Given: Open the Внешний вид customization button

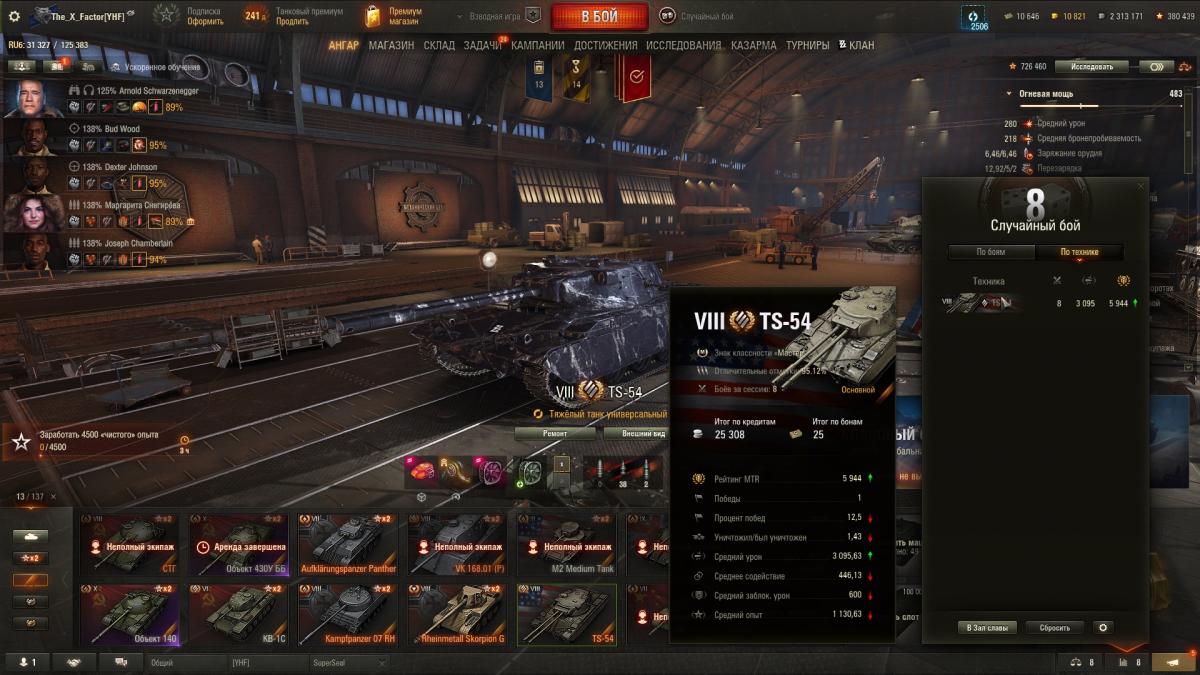Looking at the screenshot, I should 636,433.
